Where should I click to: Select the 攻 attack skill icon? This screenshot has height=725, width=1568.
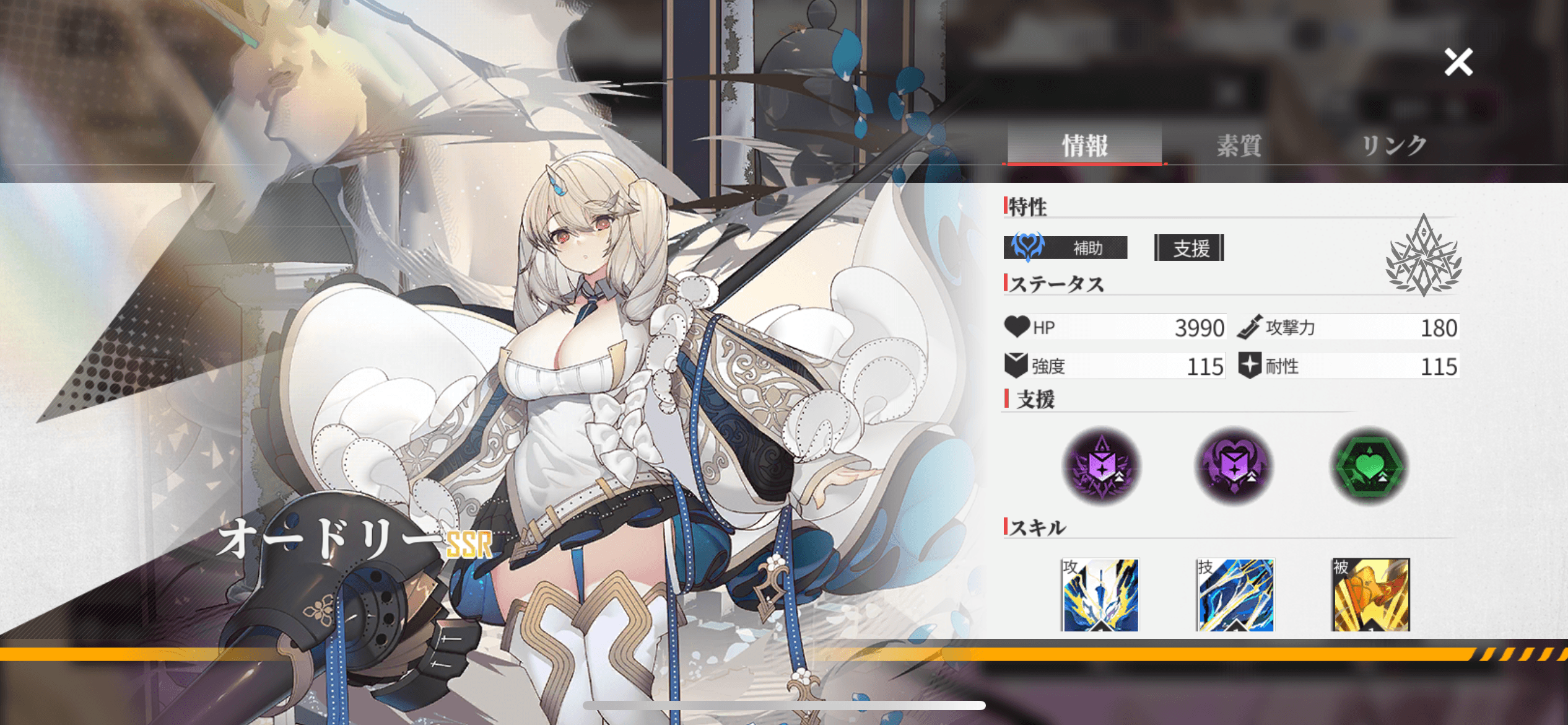1100,595
